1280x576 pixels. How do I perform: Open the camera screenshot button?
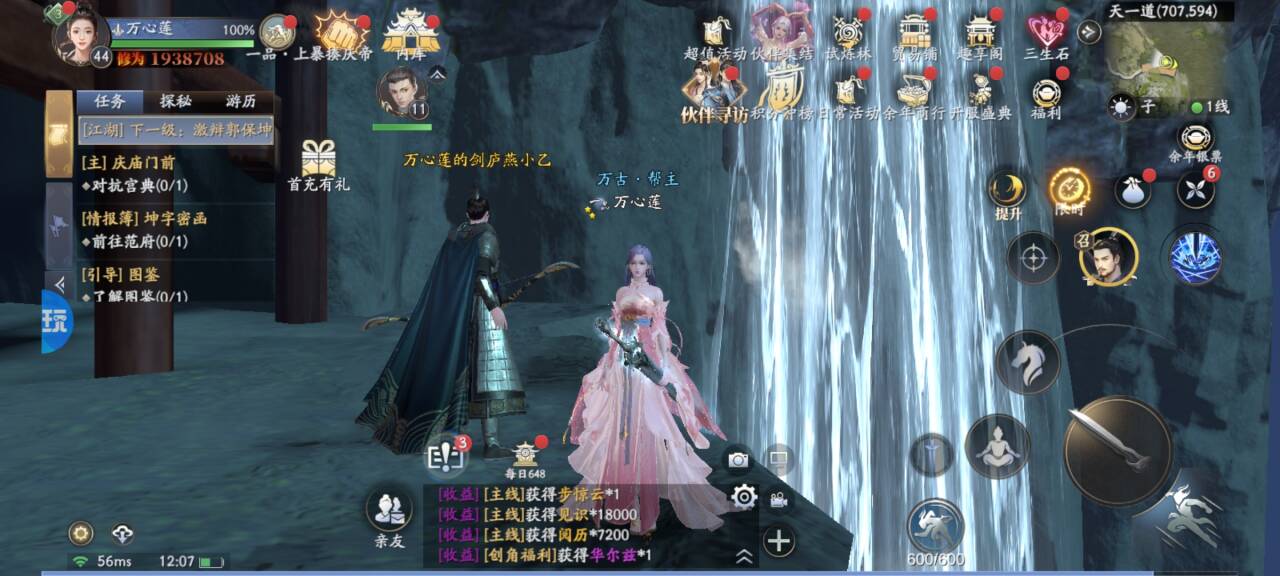(738, 459)
